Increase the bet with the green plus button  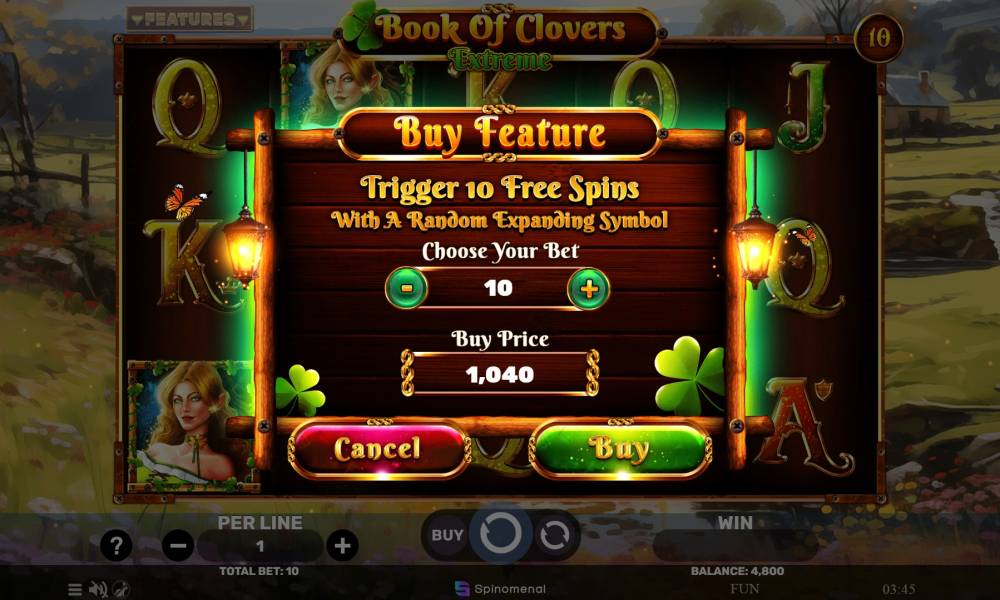589,290
